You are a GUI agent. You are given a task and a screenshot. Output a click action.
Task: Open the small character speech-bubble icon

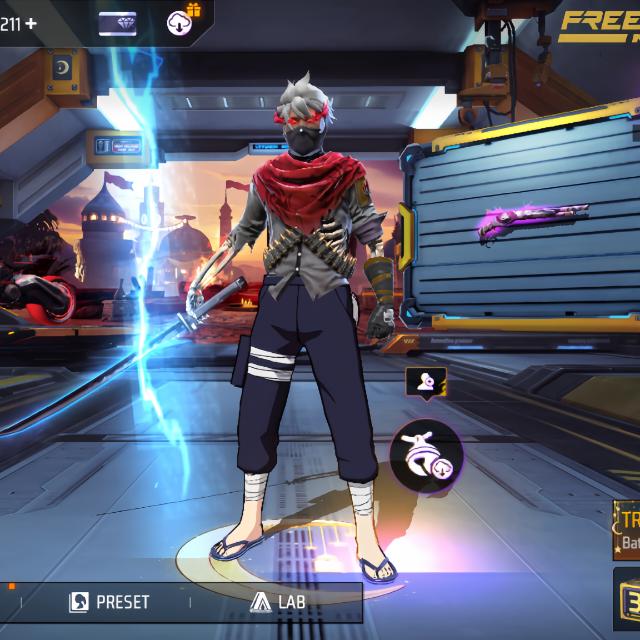(425, 380)
